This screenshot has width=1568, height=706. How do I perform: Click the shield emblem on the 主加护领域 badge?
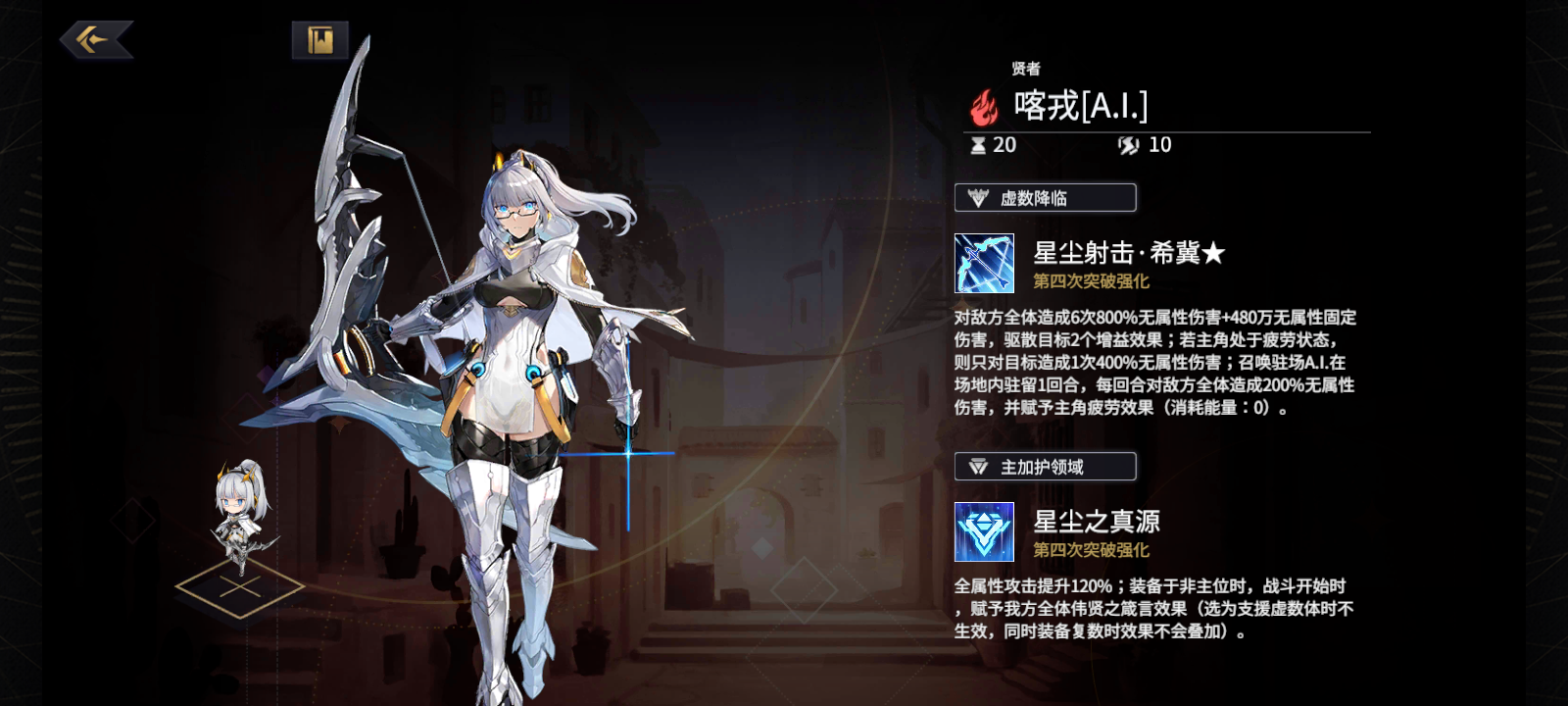pyautogui.click(x=977, y=467)
